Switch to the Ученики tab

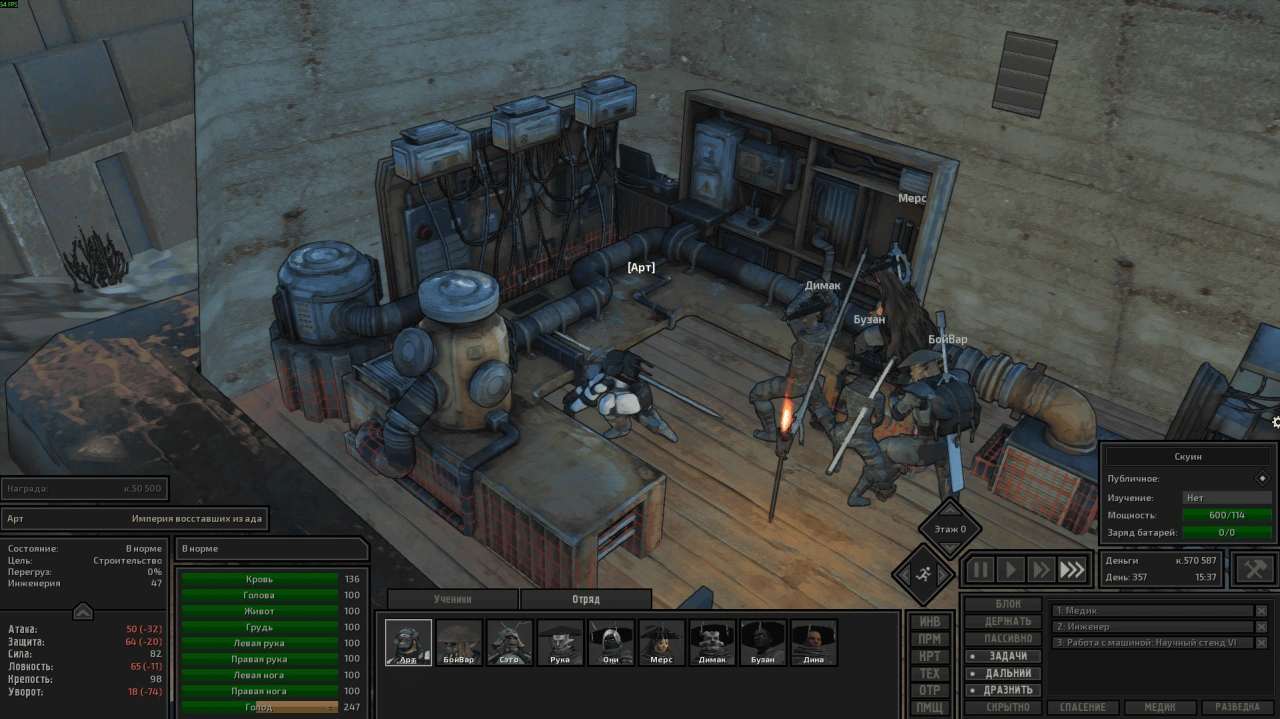coord(452,599)
